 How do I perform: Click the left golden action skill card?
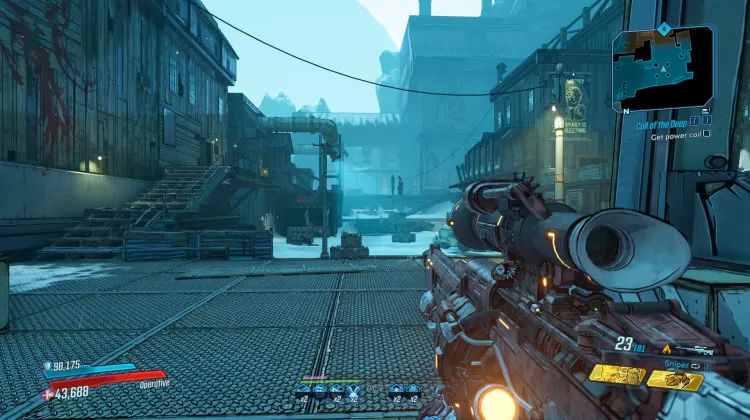616,374
